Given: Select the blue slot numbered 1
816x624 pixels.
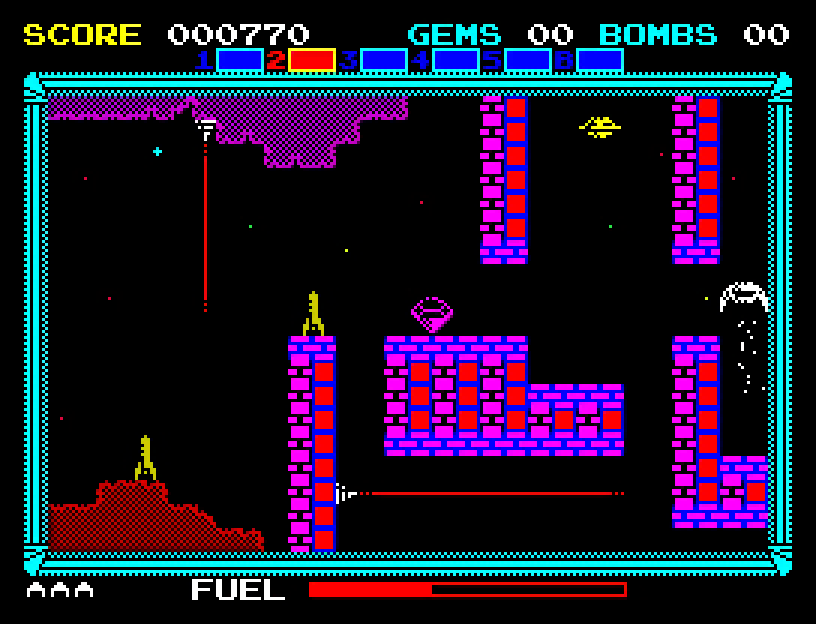Looking at the screenshot, I should (x=240, y=60).
